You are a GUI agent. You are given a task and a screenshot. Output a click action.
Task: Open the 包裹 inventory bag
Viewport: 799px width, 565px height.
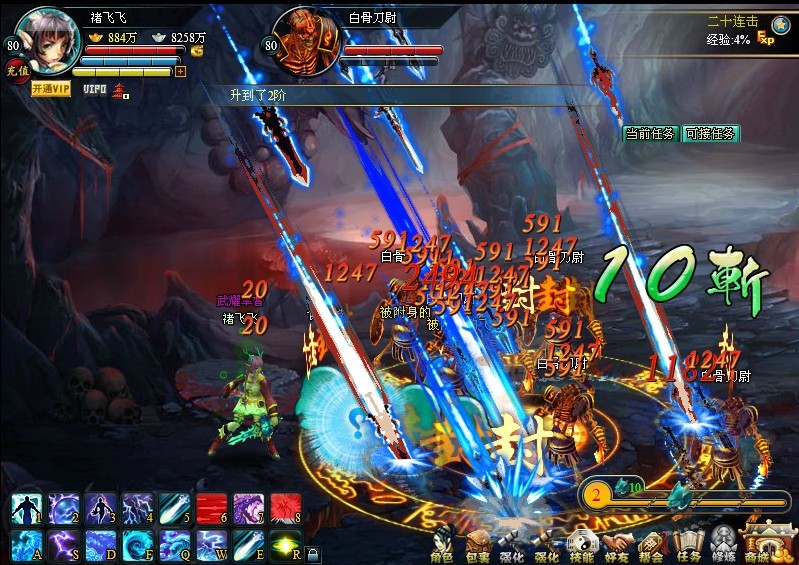pyautogui.click(x=477, y=544)
